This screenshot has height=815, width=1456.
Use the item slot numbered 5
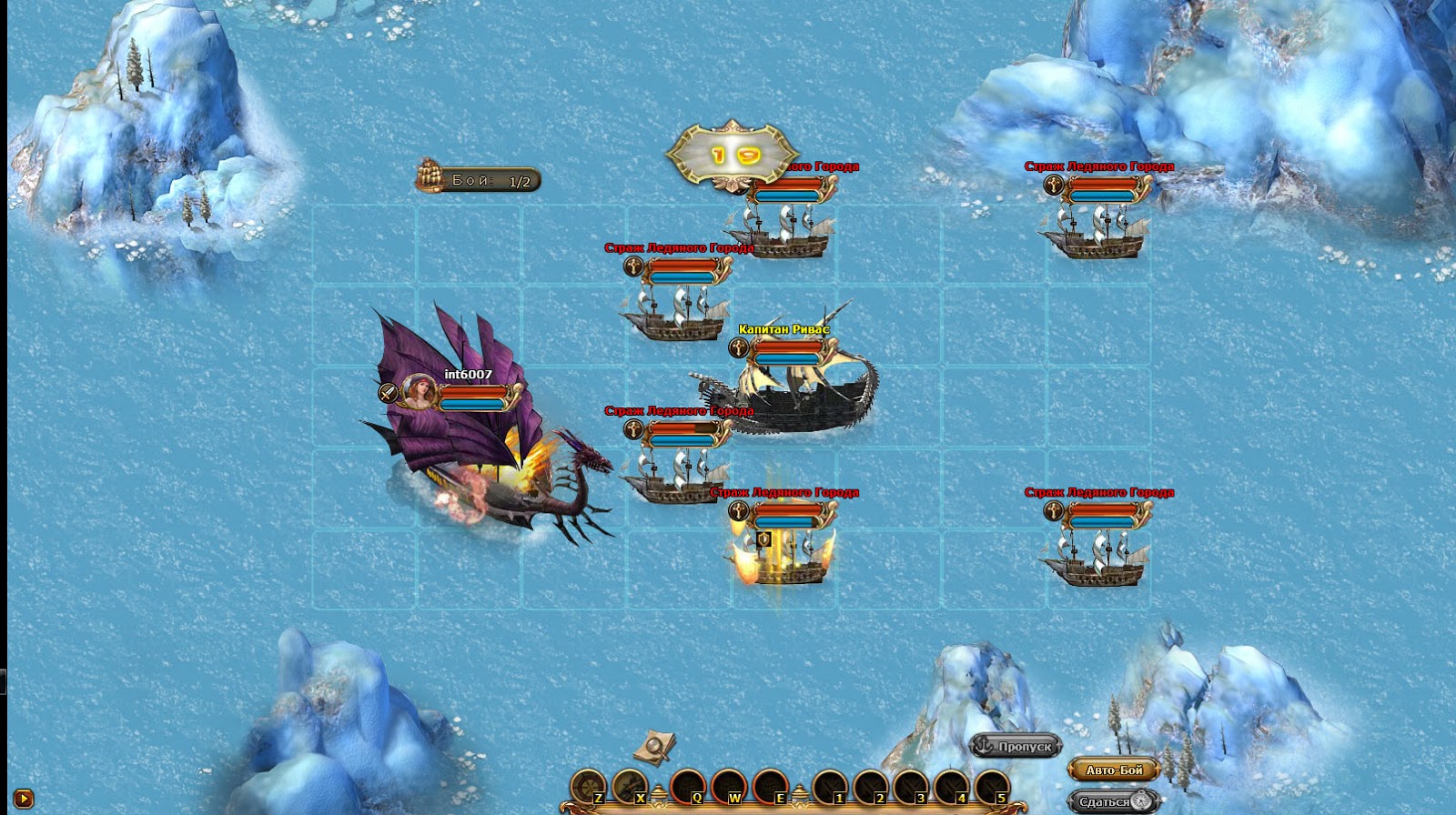[x=991, y=785]
